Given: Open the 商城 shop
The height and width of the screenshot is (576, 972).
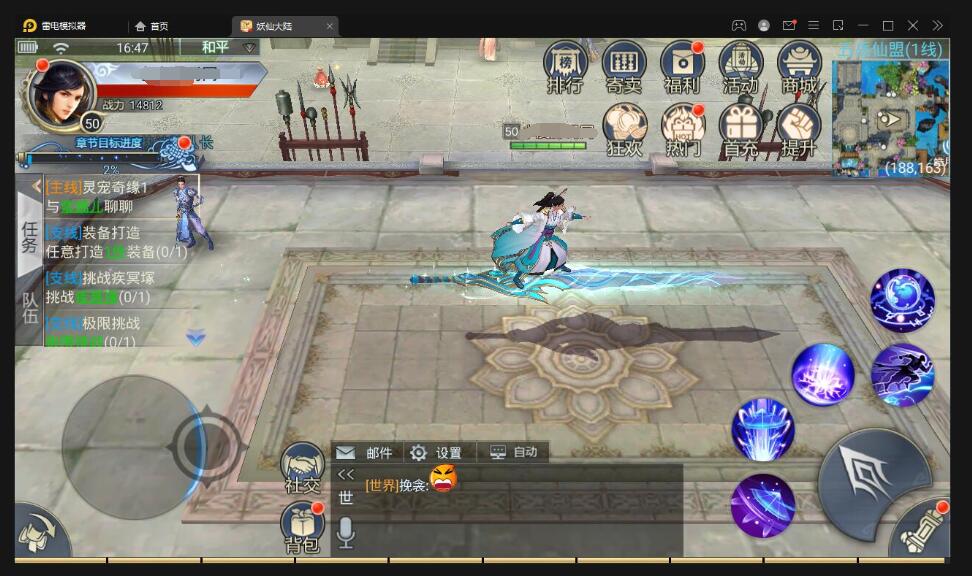Looking at the screenshot, I should coord(799,66).
